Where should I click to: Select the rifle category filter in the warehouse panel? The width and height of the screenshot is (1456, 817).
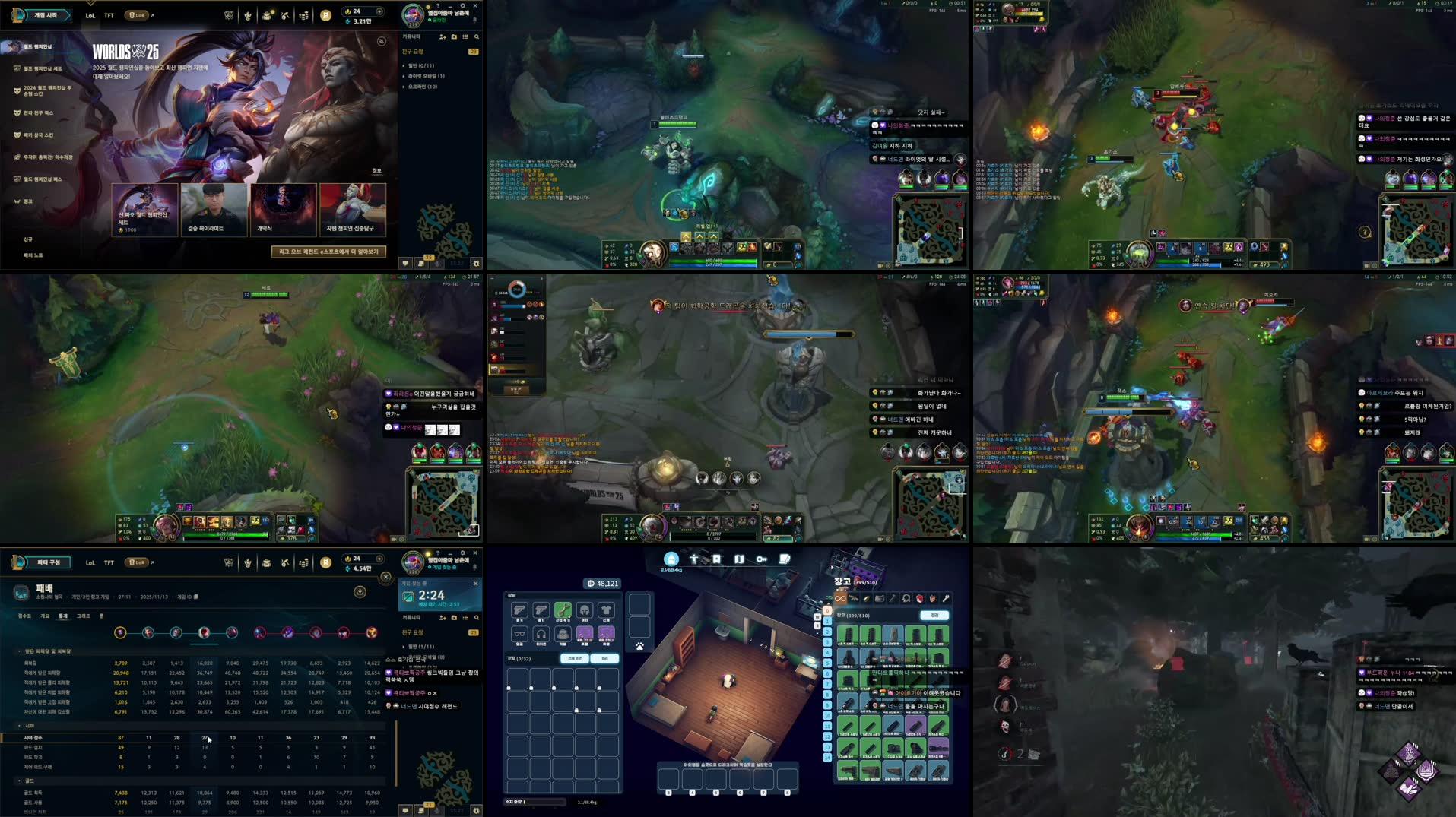click(854, 599)
